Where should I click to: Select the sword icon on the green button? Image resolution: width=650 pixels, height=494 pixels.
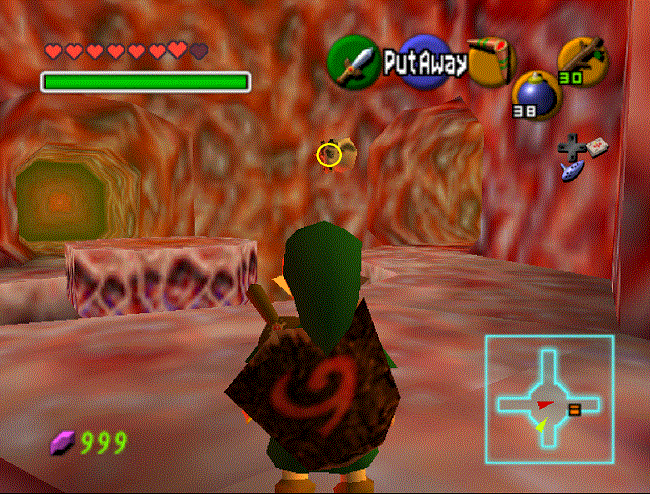coord(353,61)
